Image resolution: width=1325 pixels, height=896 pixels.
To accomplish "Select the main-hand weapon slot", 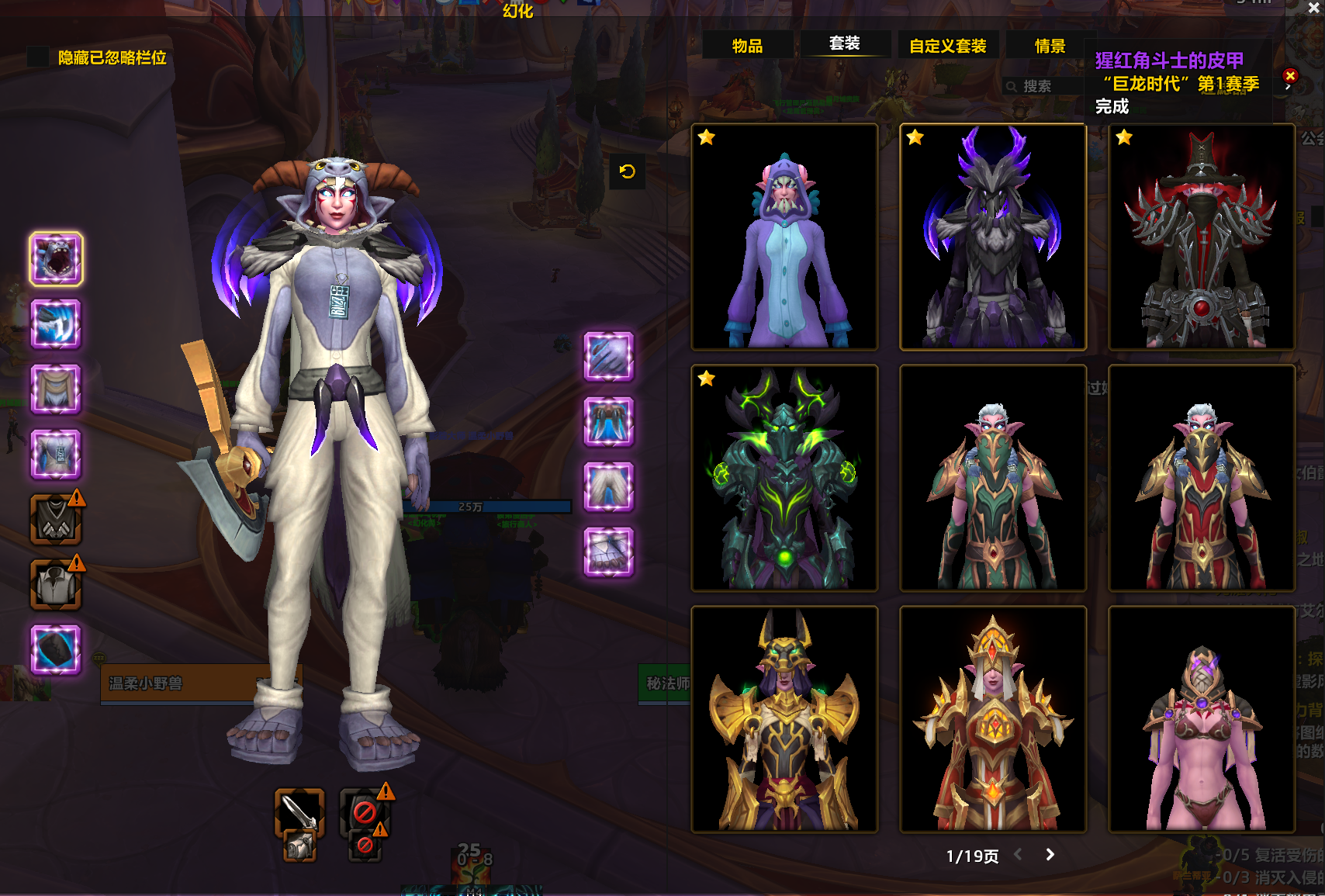I will pyautogui.click(x=299, y=812).
